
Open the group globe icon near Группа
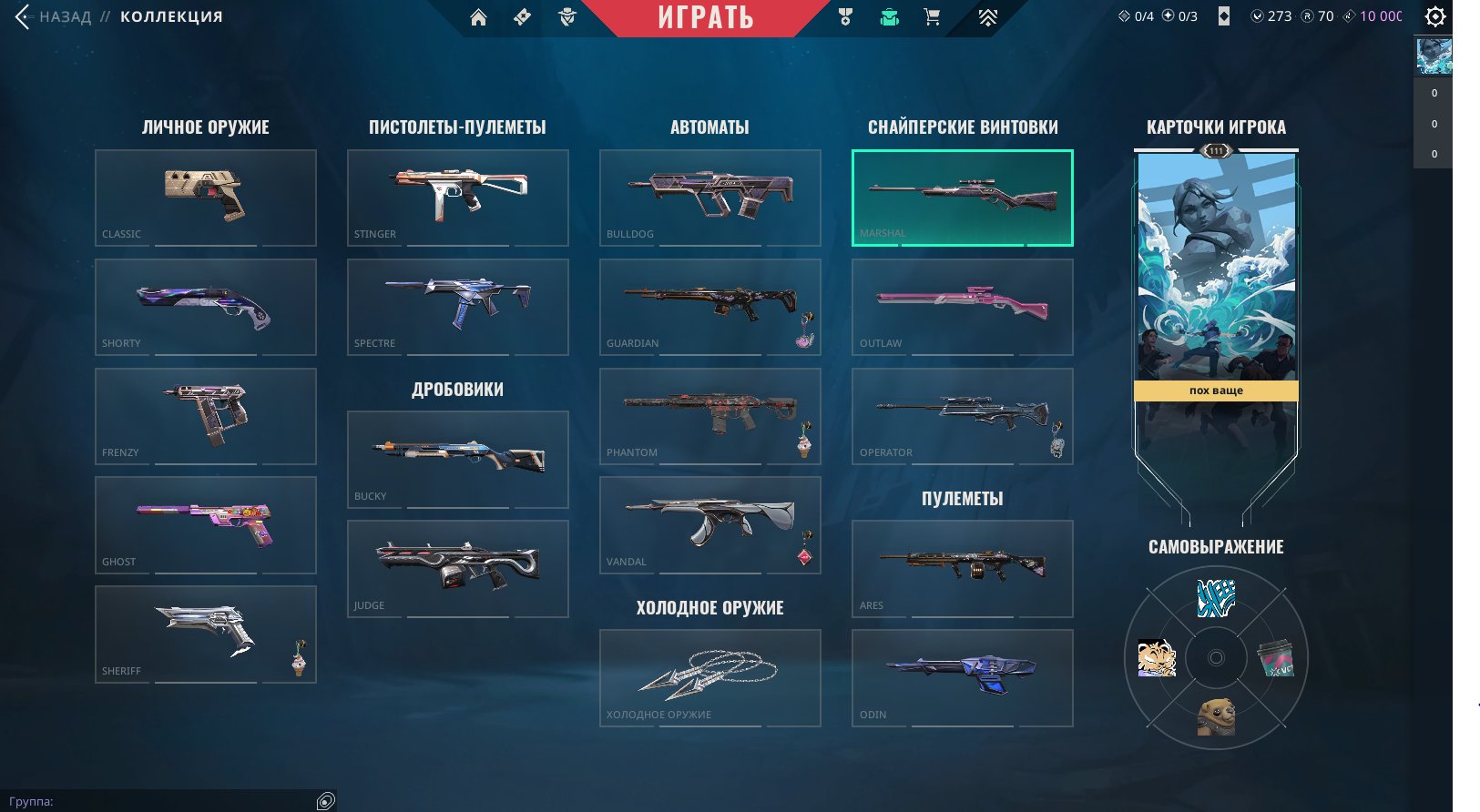click(x=323, y=802)
